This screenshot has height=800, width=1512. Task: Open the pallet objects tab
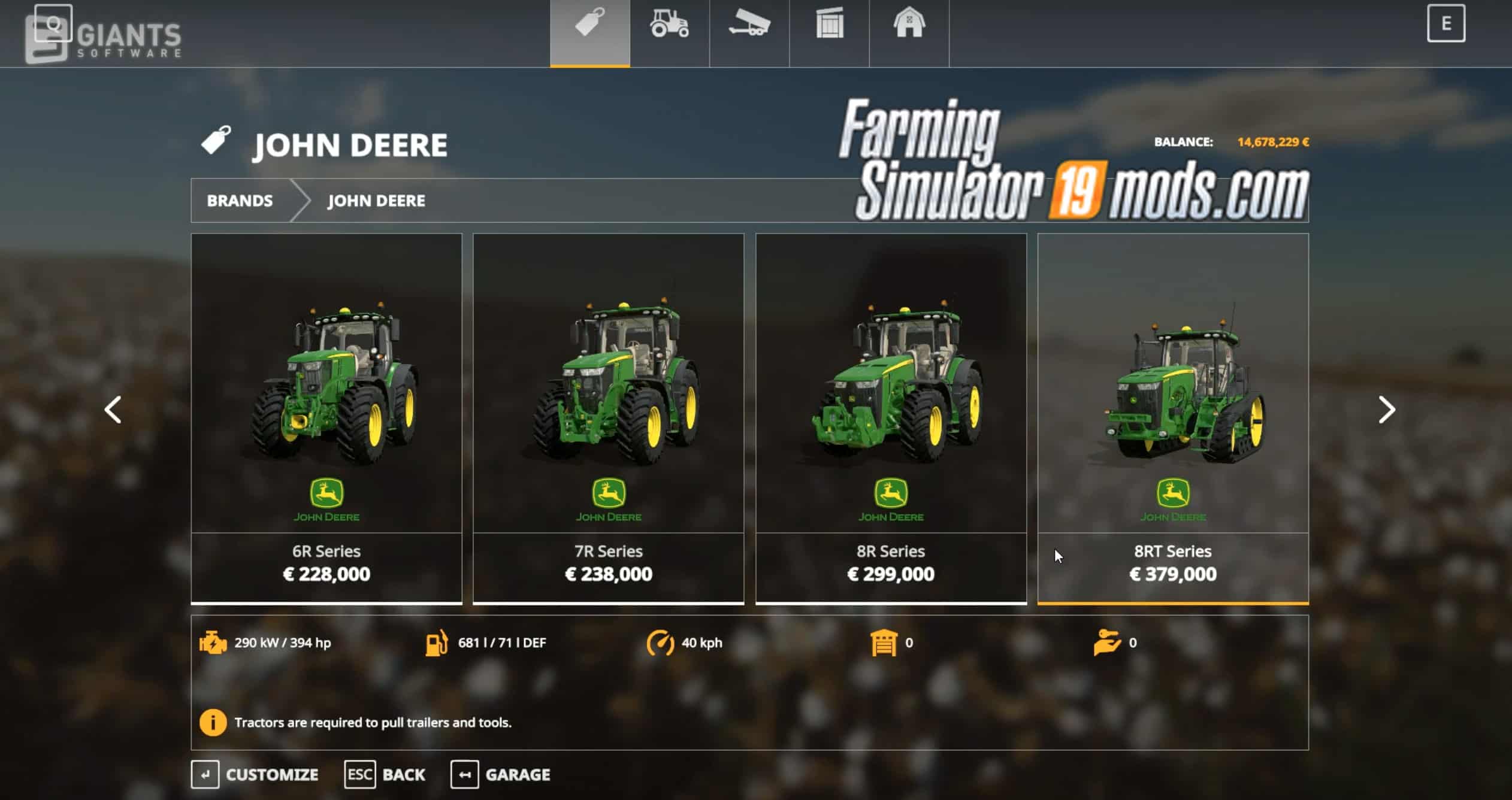[x=830, y=26]
